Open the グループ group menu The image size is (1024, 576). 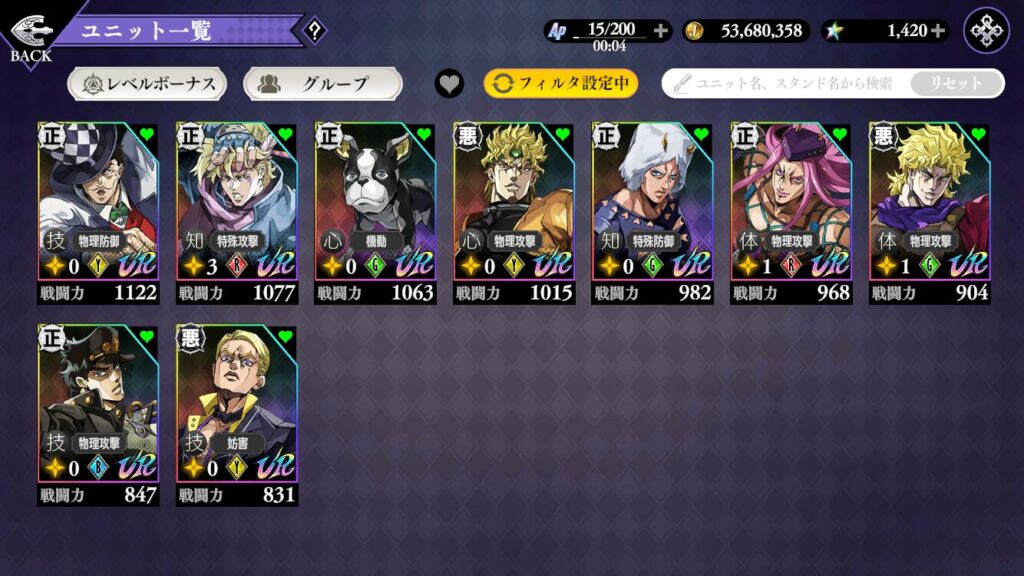coord(322,84)
